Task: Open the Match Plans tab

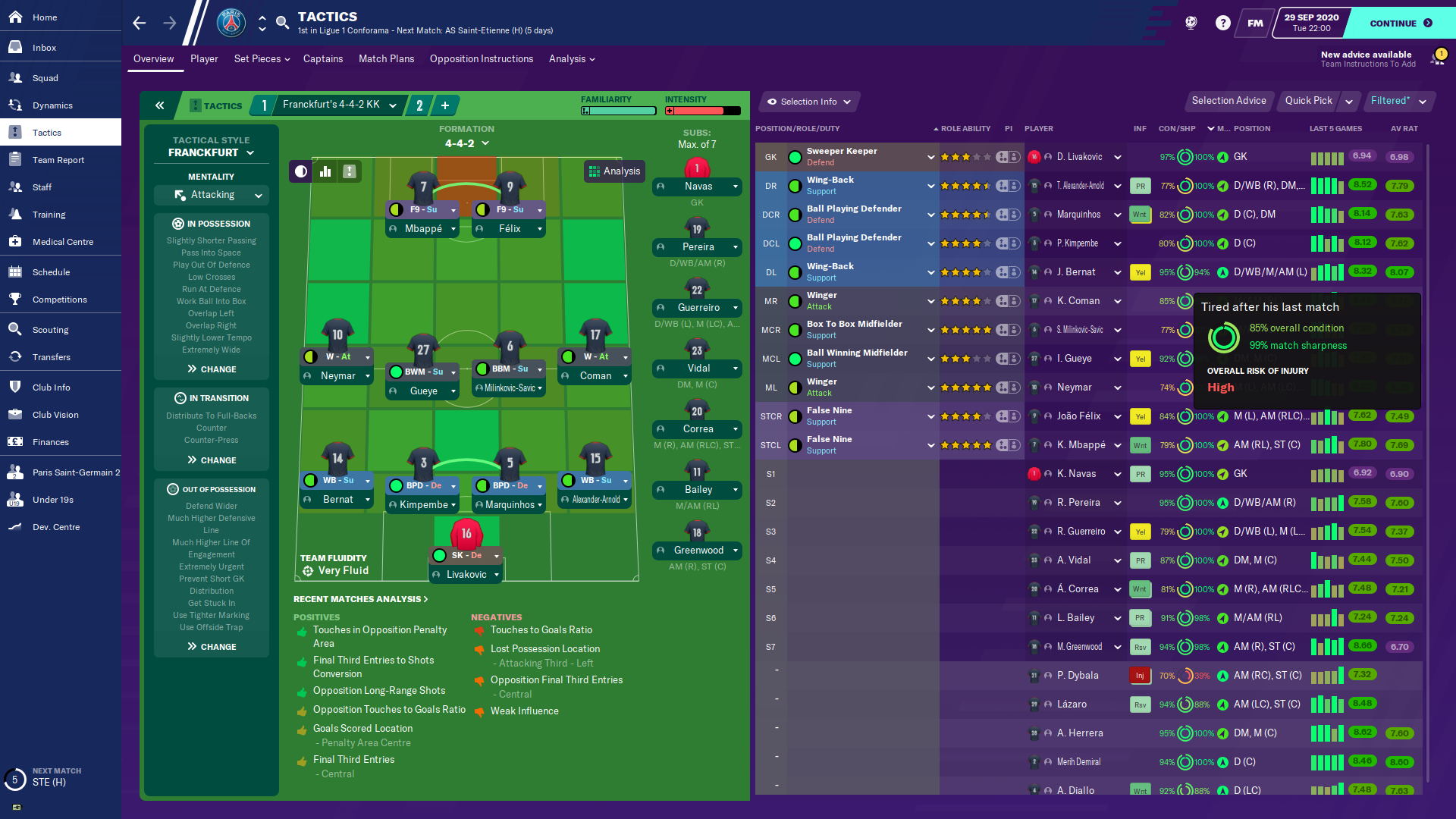Action: point(386,59)
